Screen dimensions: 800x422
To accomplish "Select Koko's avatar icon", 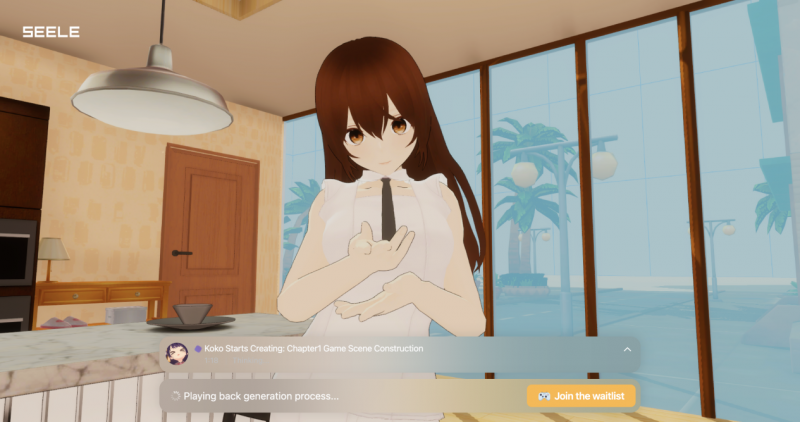I will coord(178,350).
